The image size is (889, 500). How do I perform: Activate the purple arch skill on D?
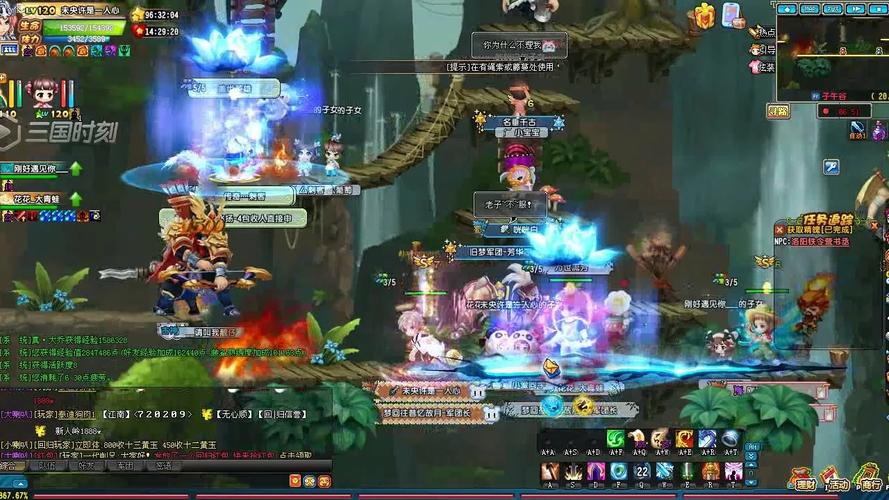(595, 471)
